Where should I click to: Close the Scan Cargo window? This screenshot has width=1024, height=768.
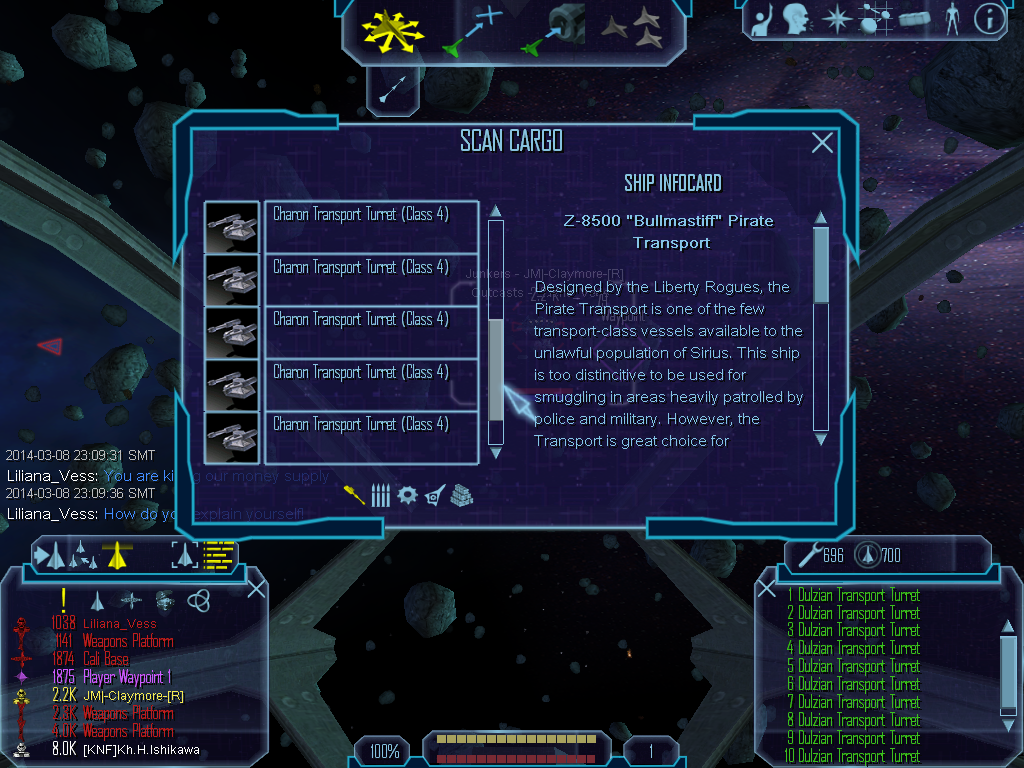tap(822, 143)
